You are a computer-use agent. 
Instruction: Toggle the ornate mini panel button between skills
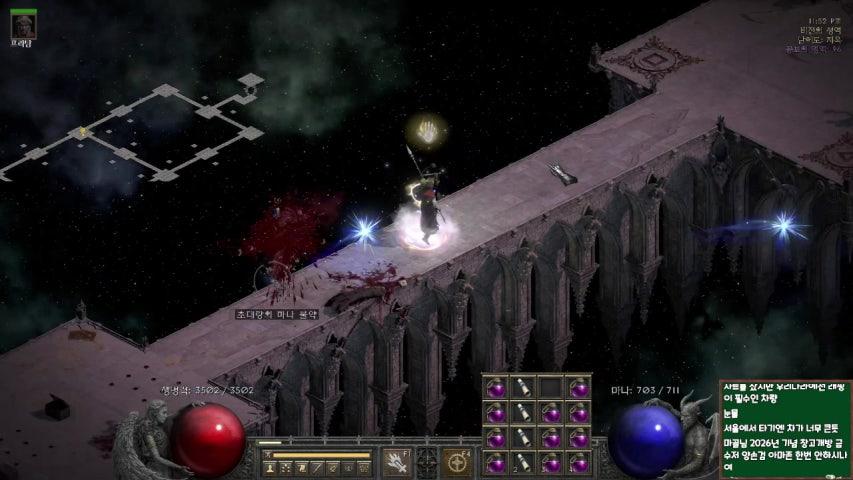tap(427, 463)
